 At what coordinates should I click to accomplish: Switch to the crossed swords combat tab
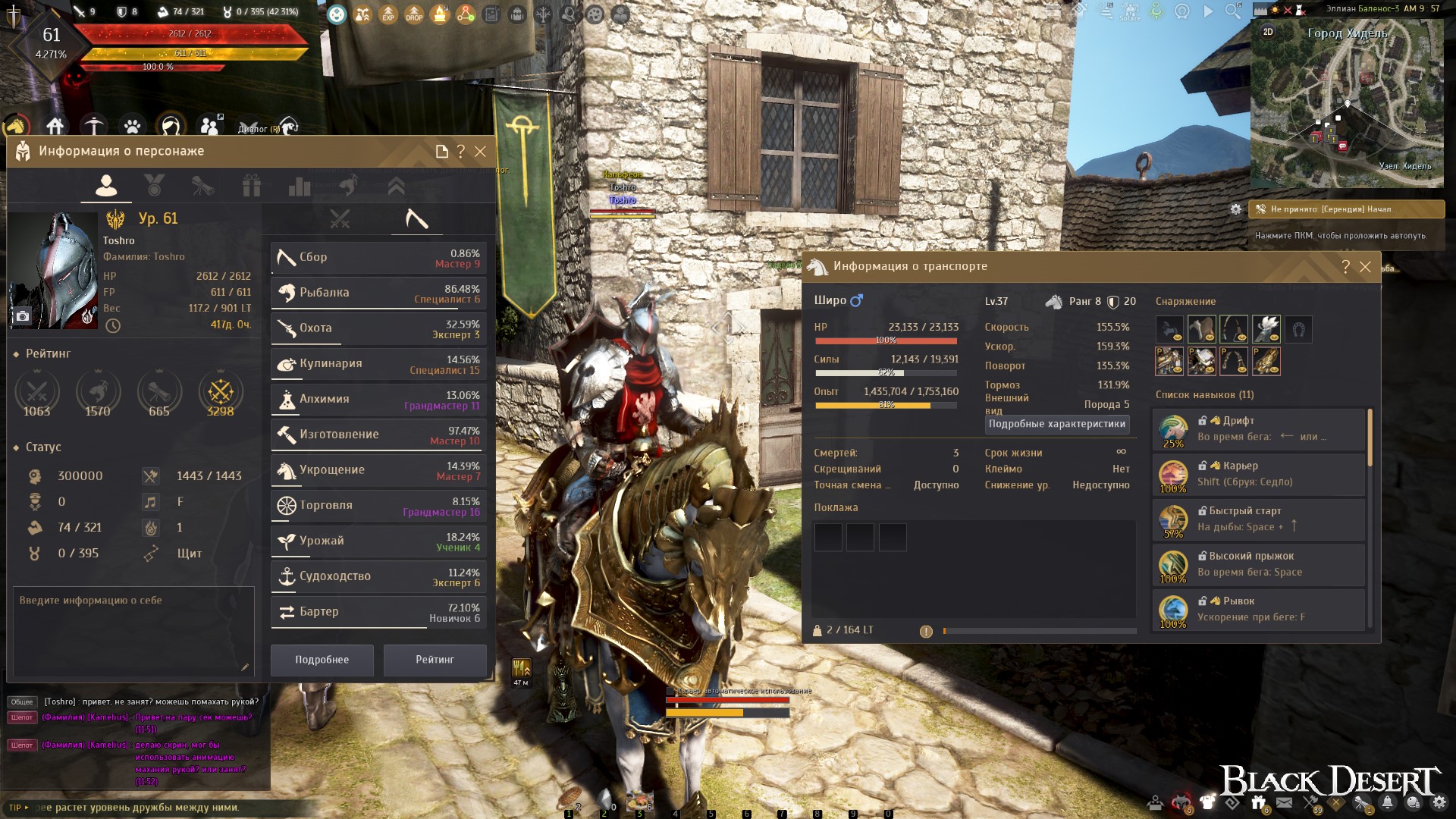(340, 220)
